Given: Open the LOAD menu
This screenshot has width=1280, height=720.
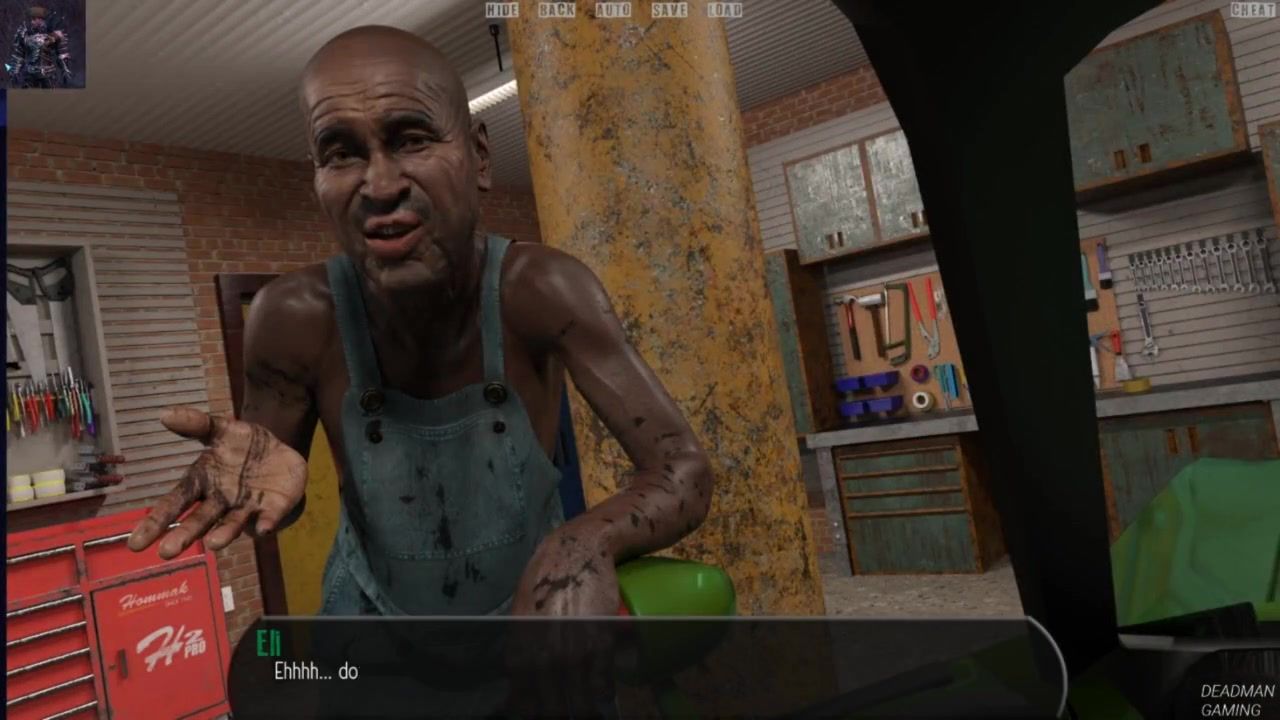Looking at the screenshot, I should click(725, 10).
